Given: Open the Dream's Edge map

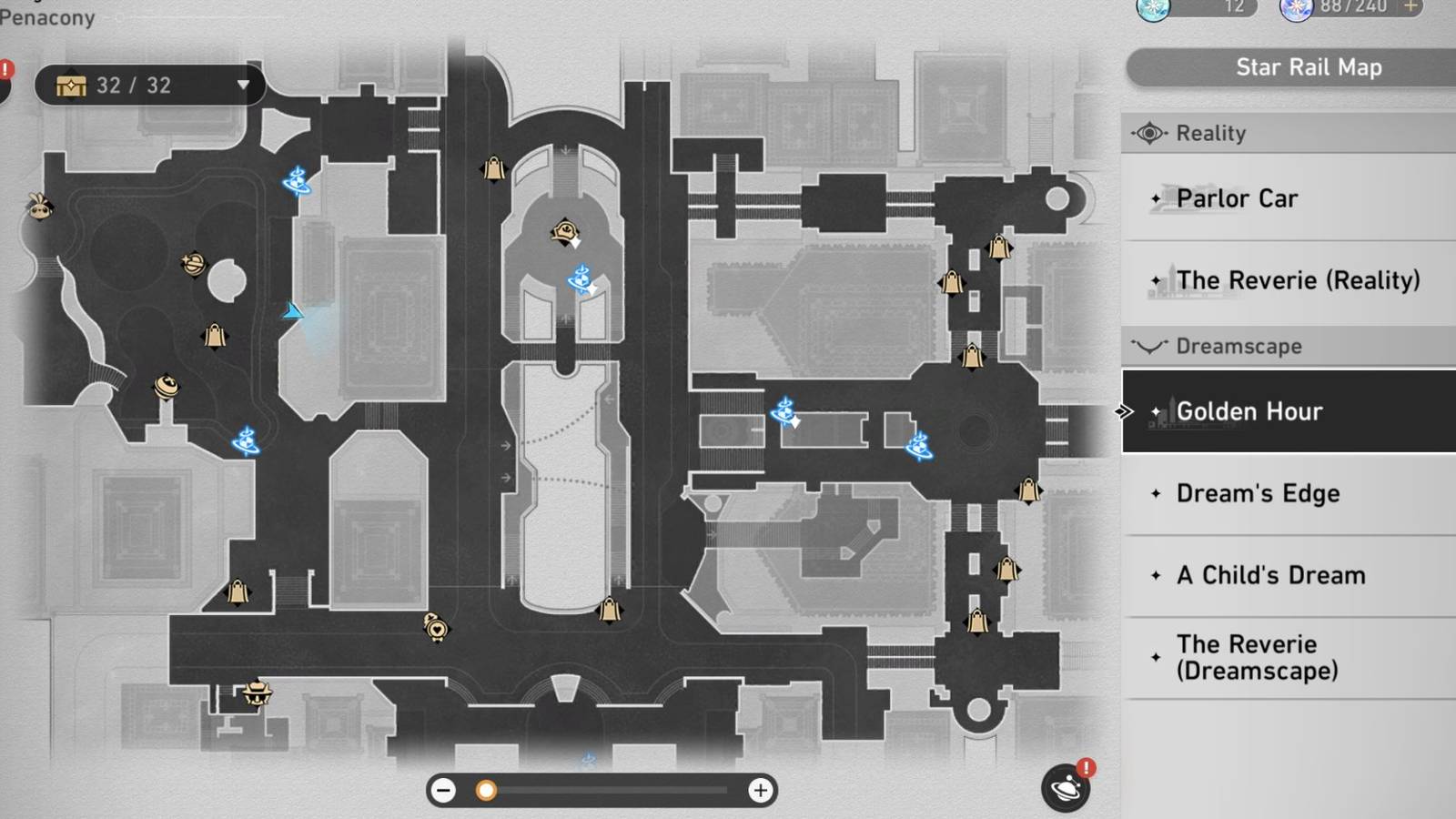Looking at the screenshot, I should tap(1258, 492).
